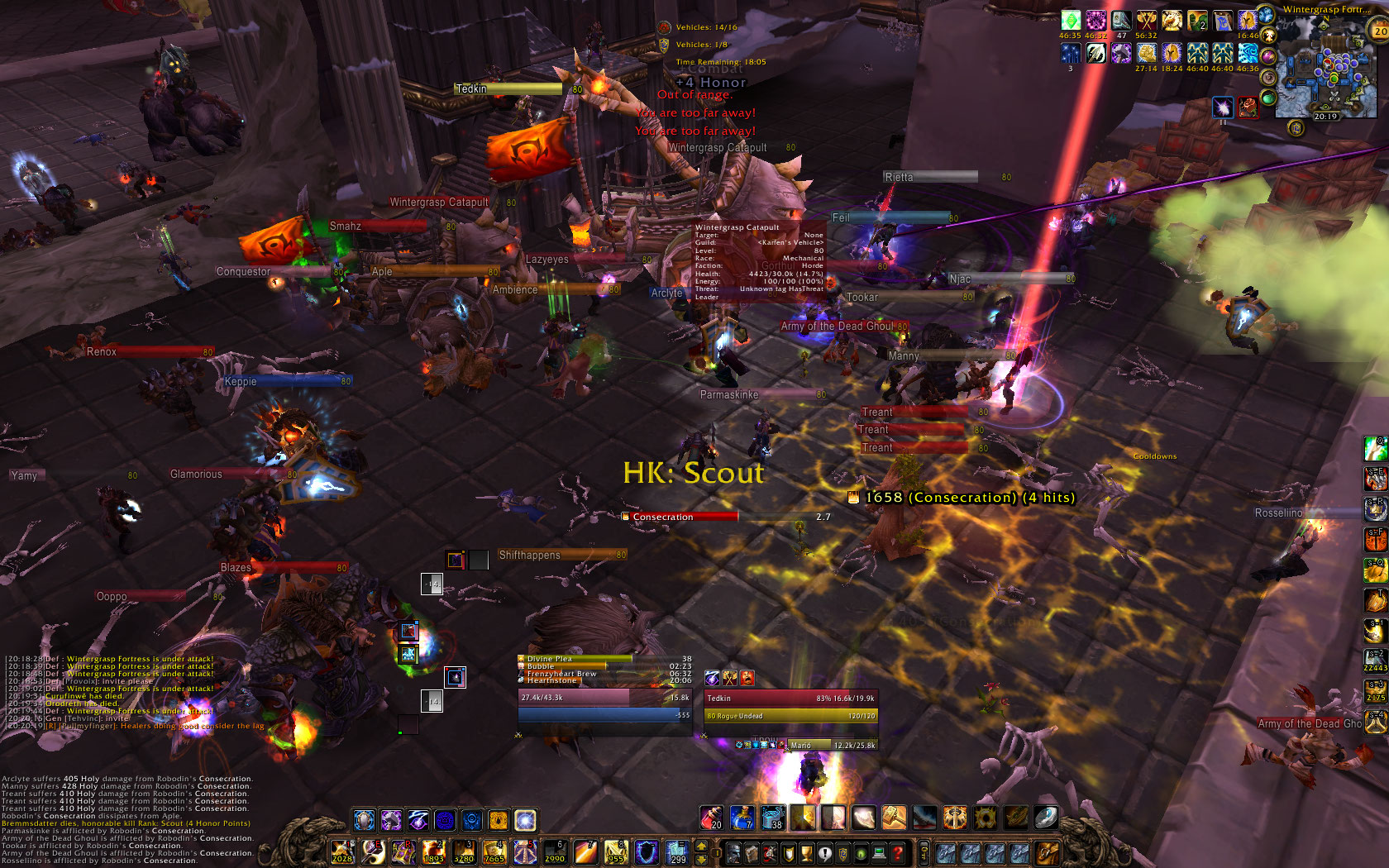Viewport: 1389px width, 868px height.
Task: Open the red question mark help button
Action: [897, 852]
